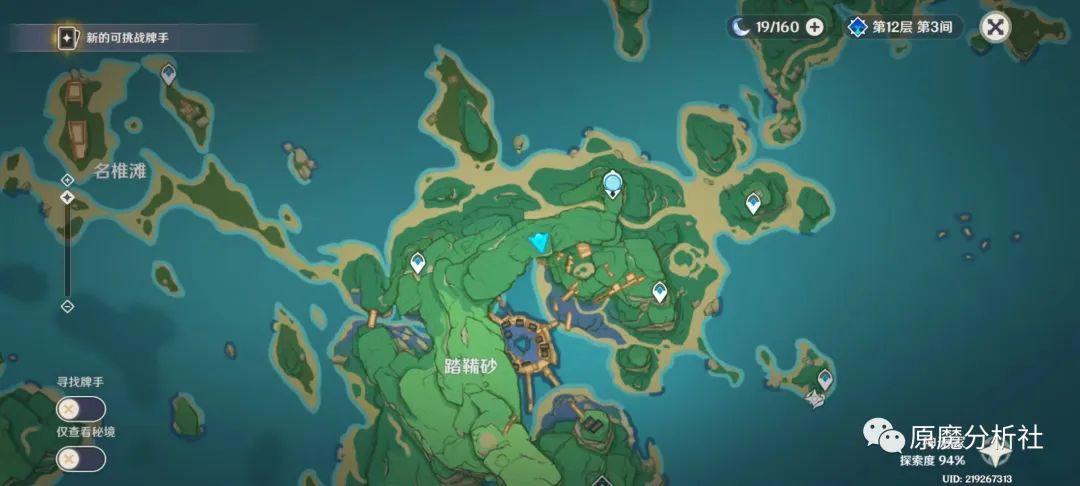Screen dimensions: 1080x486
Task: Click the map zoom slider handle
Action: point(67,198)
